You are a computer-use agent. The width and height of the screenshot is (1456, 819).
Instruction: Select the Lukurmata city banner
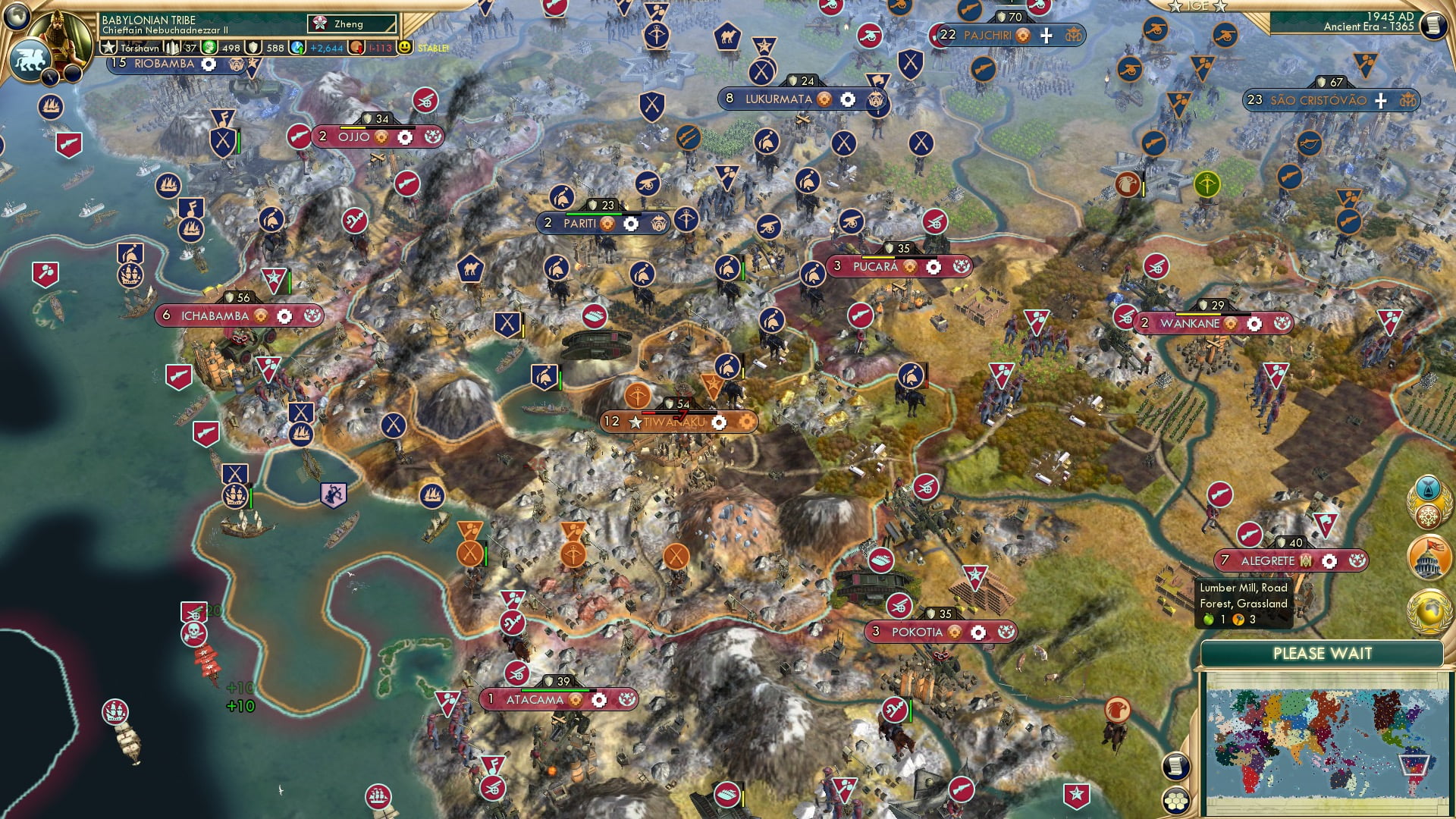click(x=778, y=99)
